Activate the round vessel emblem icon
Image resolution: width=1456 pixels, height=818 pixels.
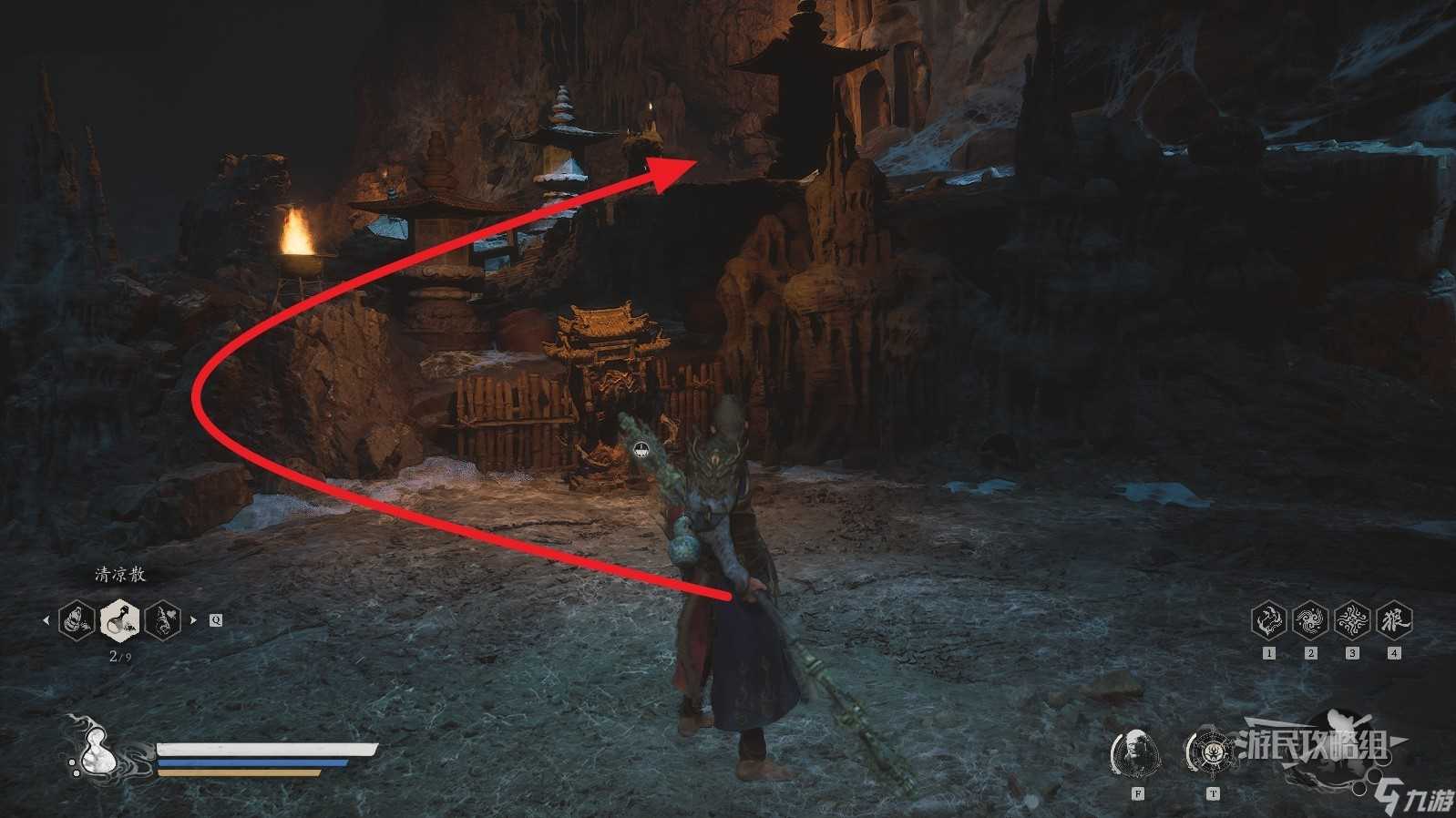click(x=1211, y=752)
